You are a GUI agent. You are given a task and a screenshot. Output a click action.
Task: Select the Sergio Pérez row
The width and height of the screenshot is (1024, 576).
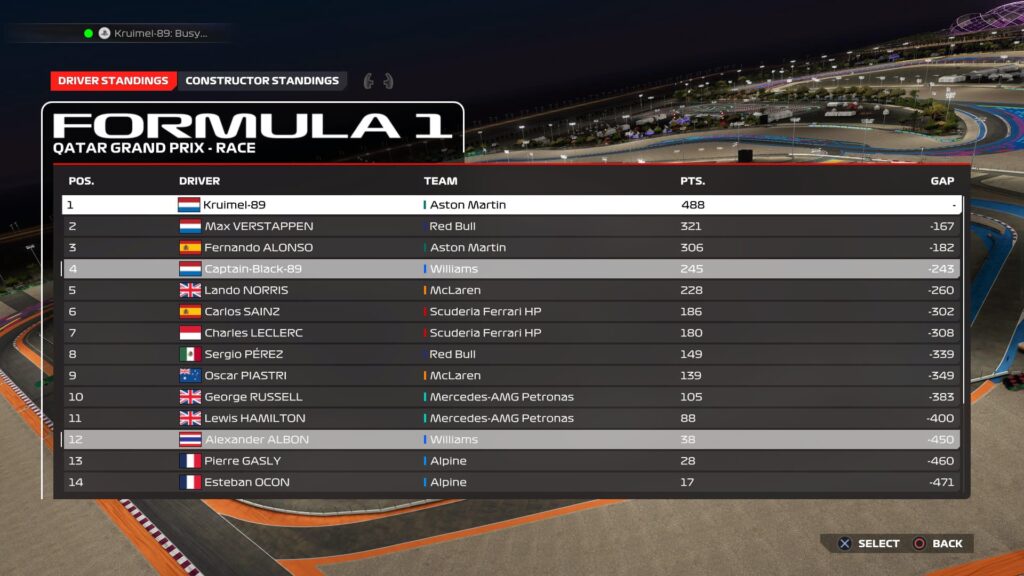tap(511, 354)
